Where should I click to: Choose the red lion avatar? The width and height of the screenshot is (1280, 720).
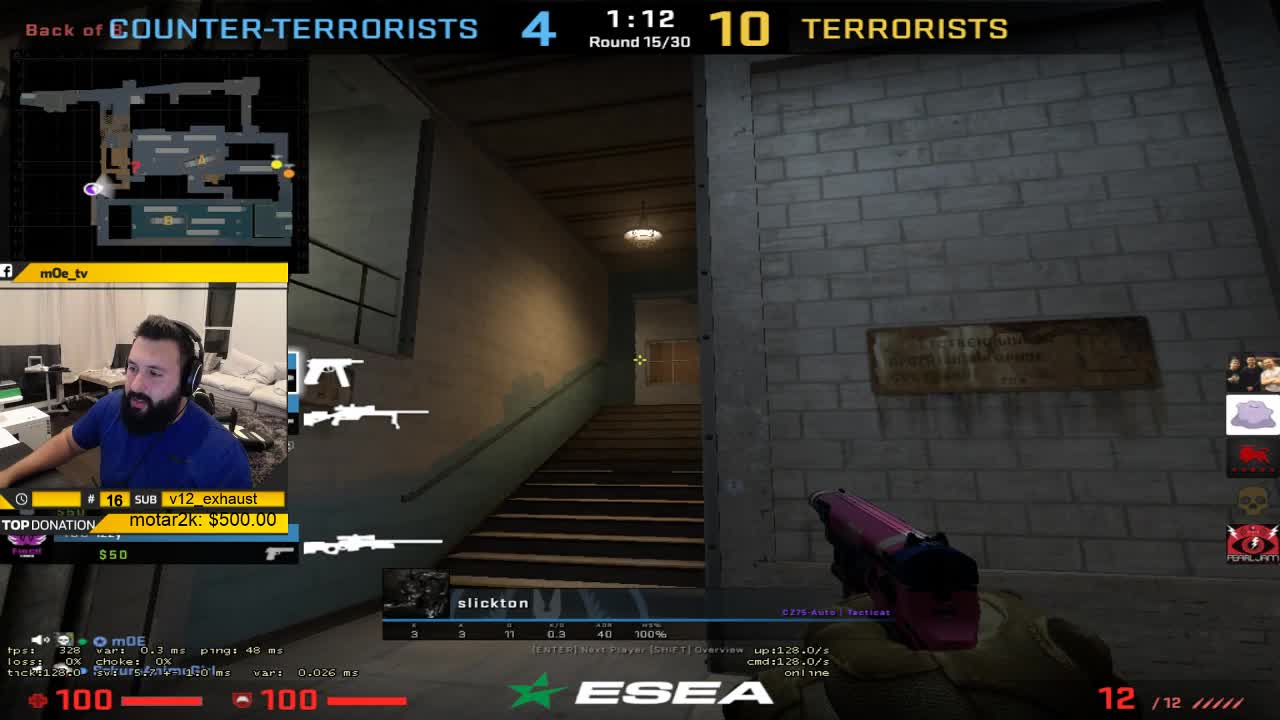click(x=1252, y=456)
